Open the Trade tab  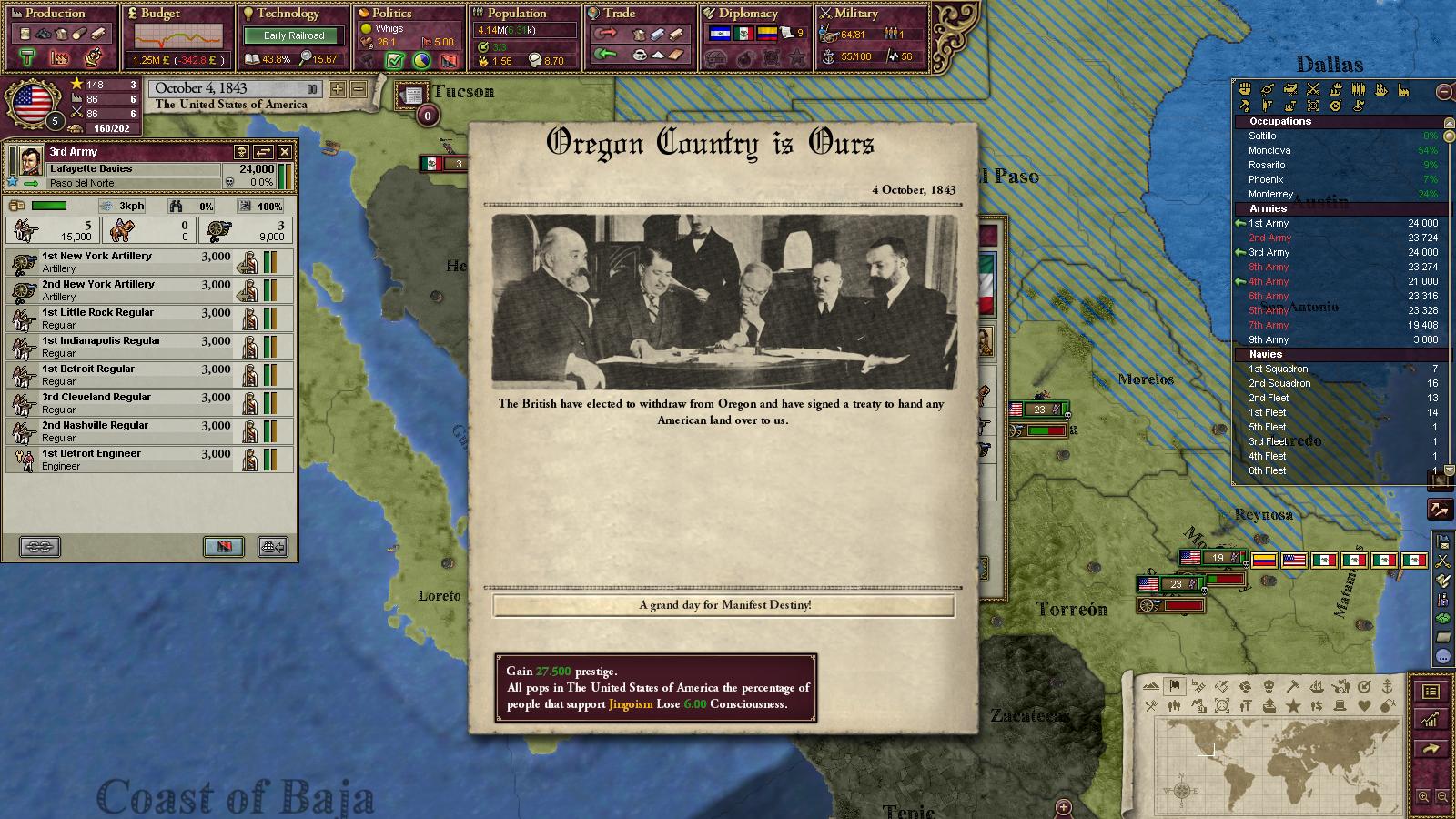tap(619, 14)
